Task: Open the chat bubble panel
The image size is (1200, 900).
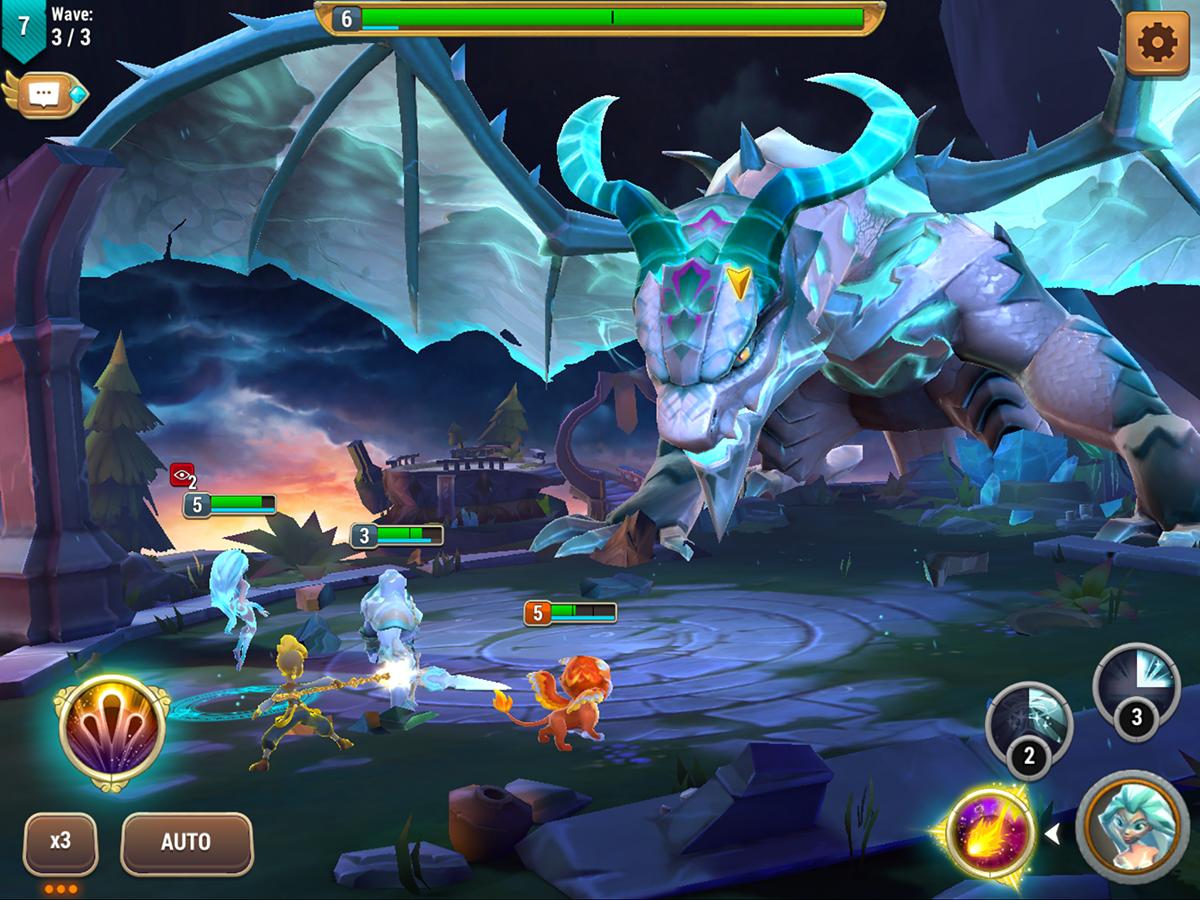Action: point(44,94)
